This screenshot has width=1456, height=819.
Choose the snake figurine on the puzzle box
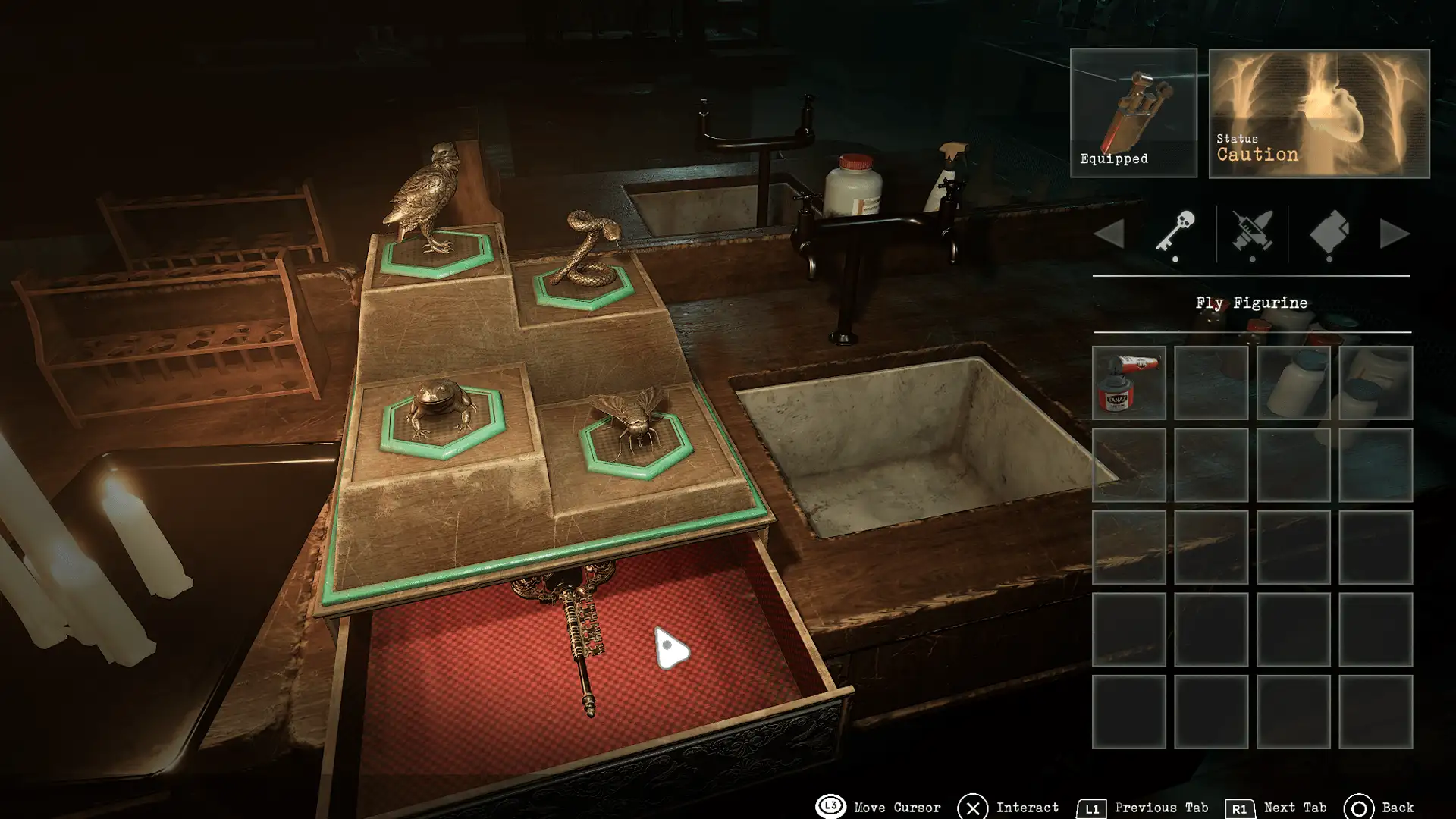coord(584,250)
